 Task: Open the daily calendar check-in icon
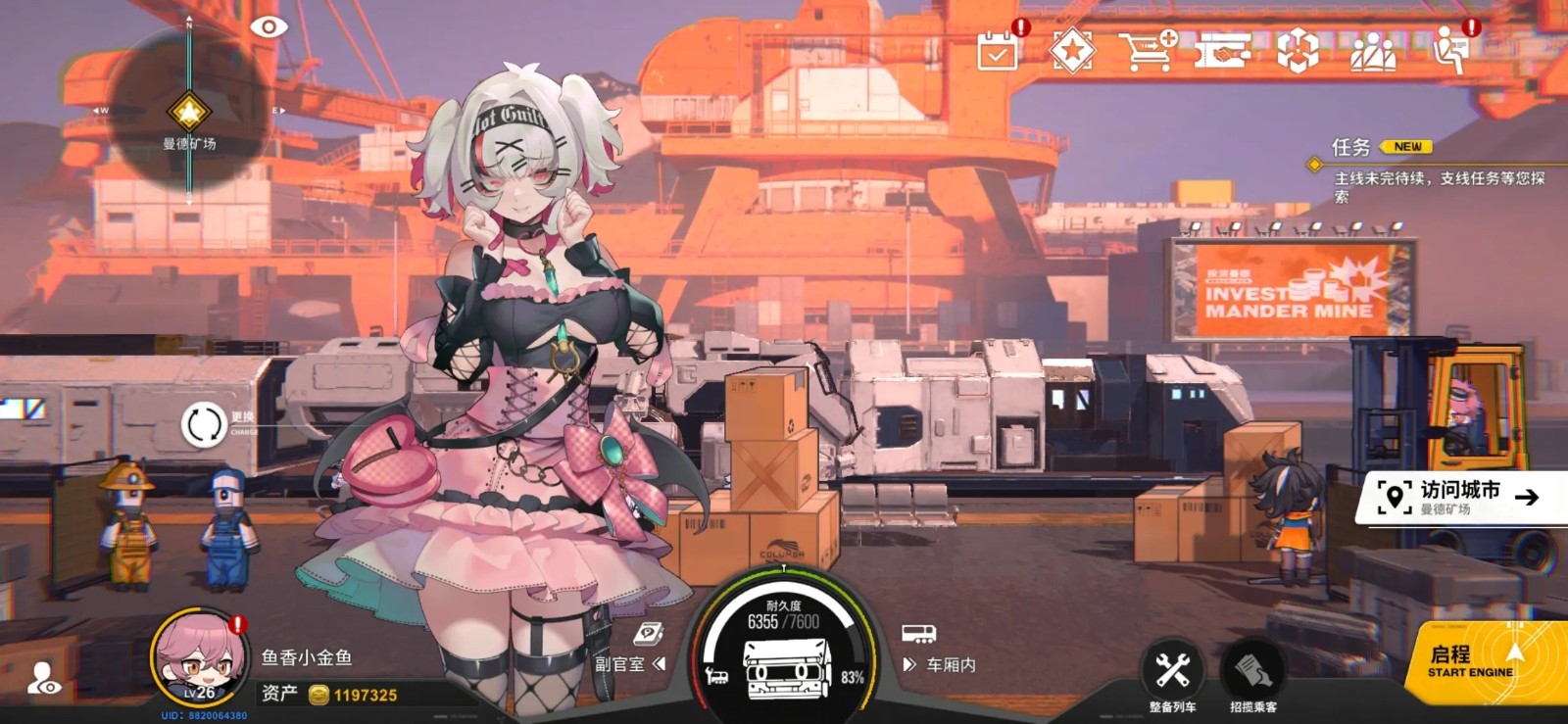tap(997, 49)
